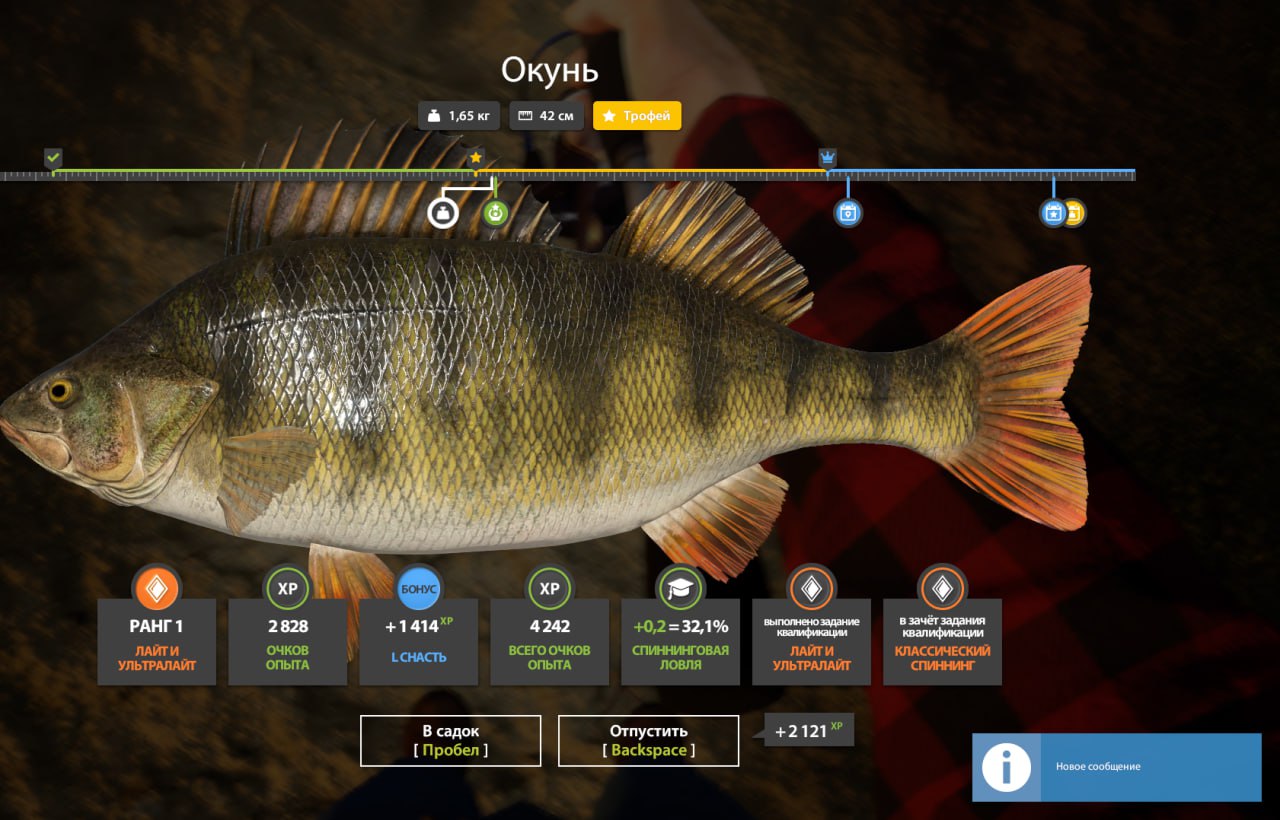Screen dimensions: 1280x820
Task: Click the yellow Трофей badge
Action: 637,116
